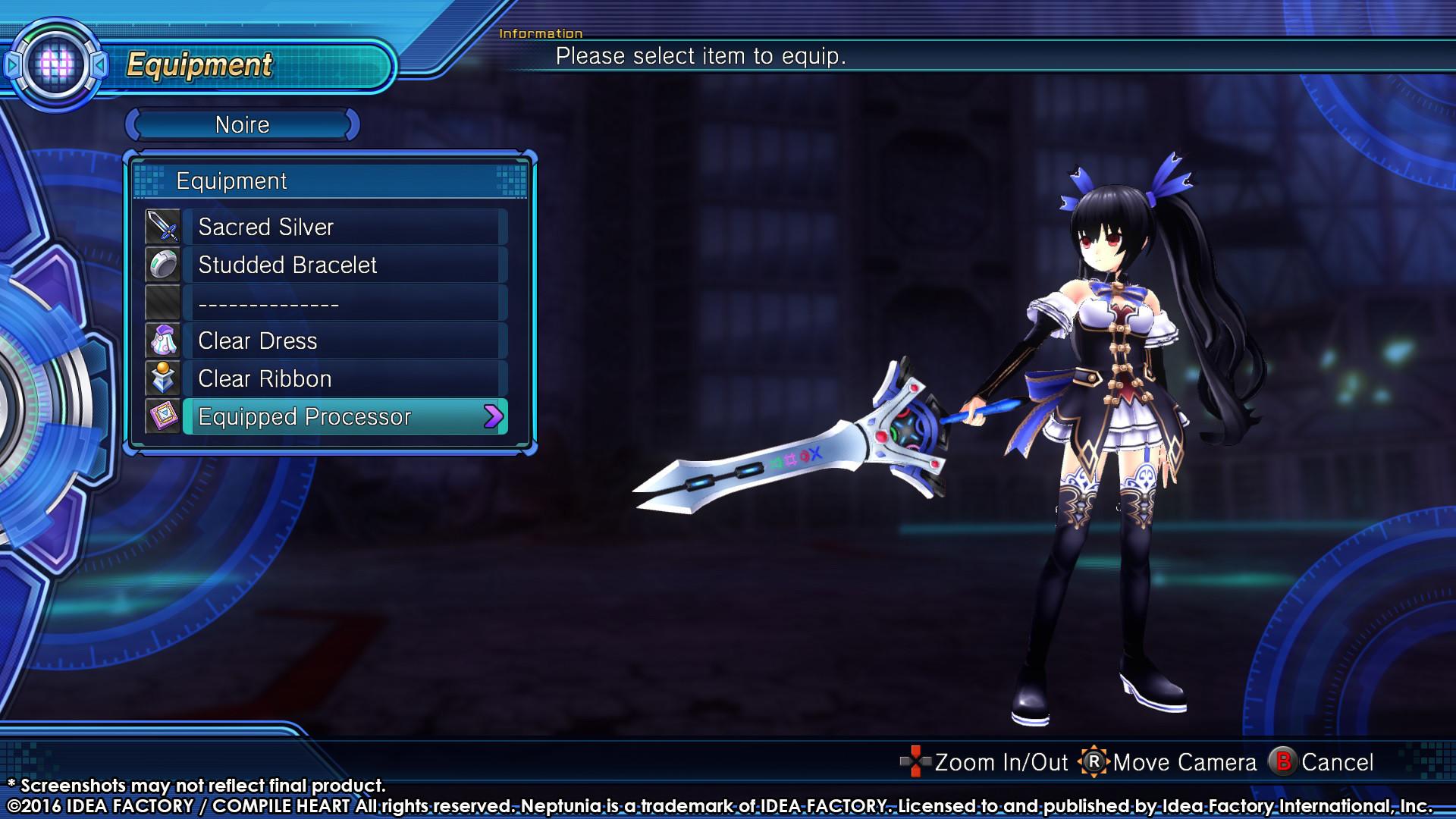1456x819 pixels.
Task: Click the Zoom In/Out directional pad control
Action: (915, 762)
